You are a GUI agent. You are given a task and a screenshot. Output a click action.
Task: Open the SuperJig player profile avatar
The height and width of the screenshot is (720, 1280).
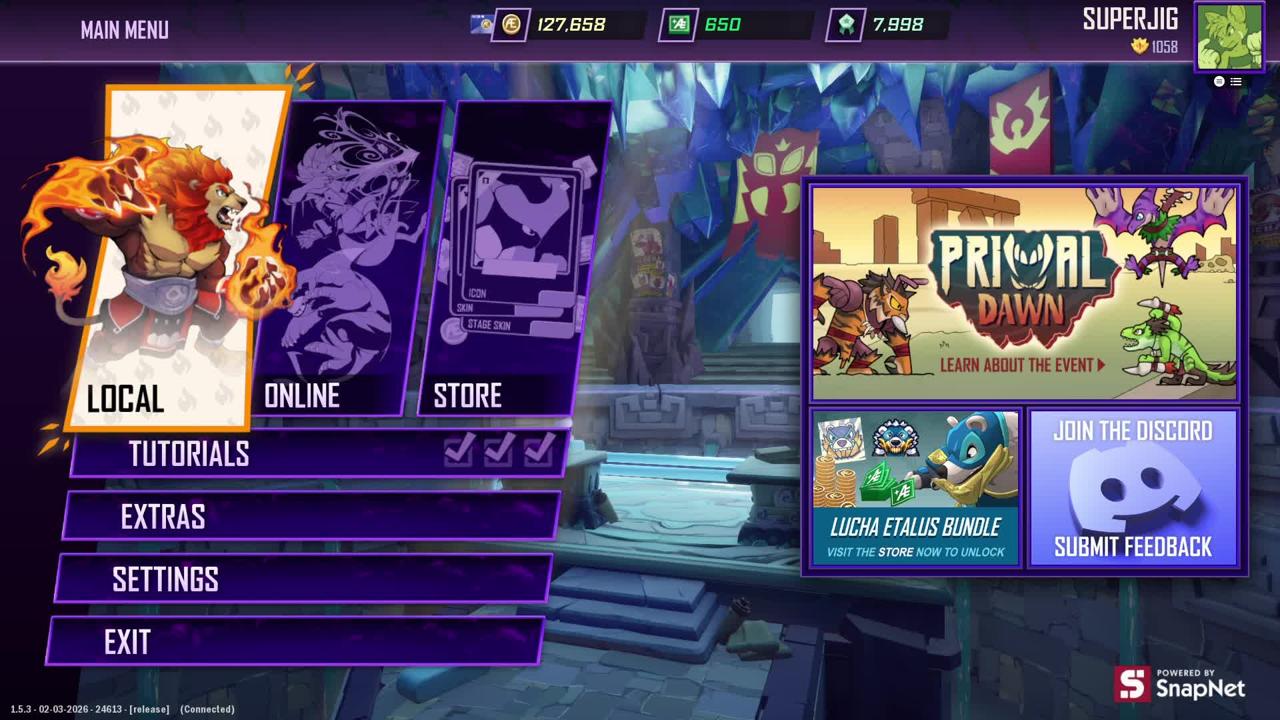click(x=1228, y=37)
